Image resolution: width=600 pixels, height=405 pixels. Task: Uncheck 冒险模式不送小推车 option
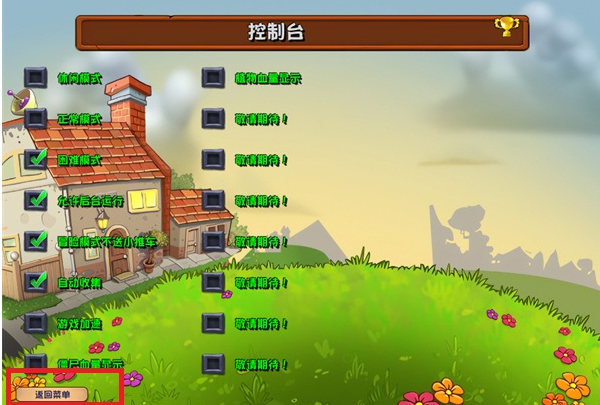36,241
